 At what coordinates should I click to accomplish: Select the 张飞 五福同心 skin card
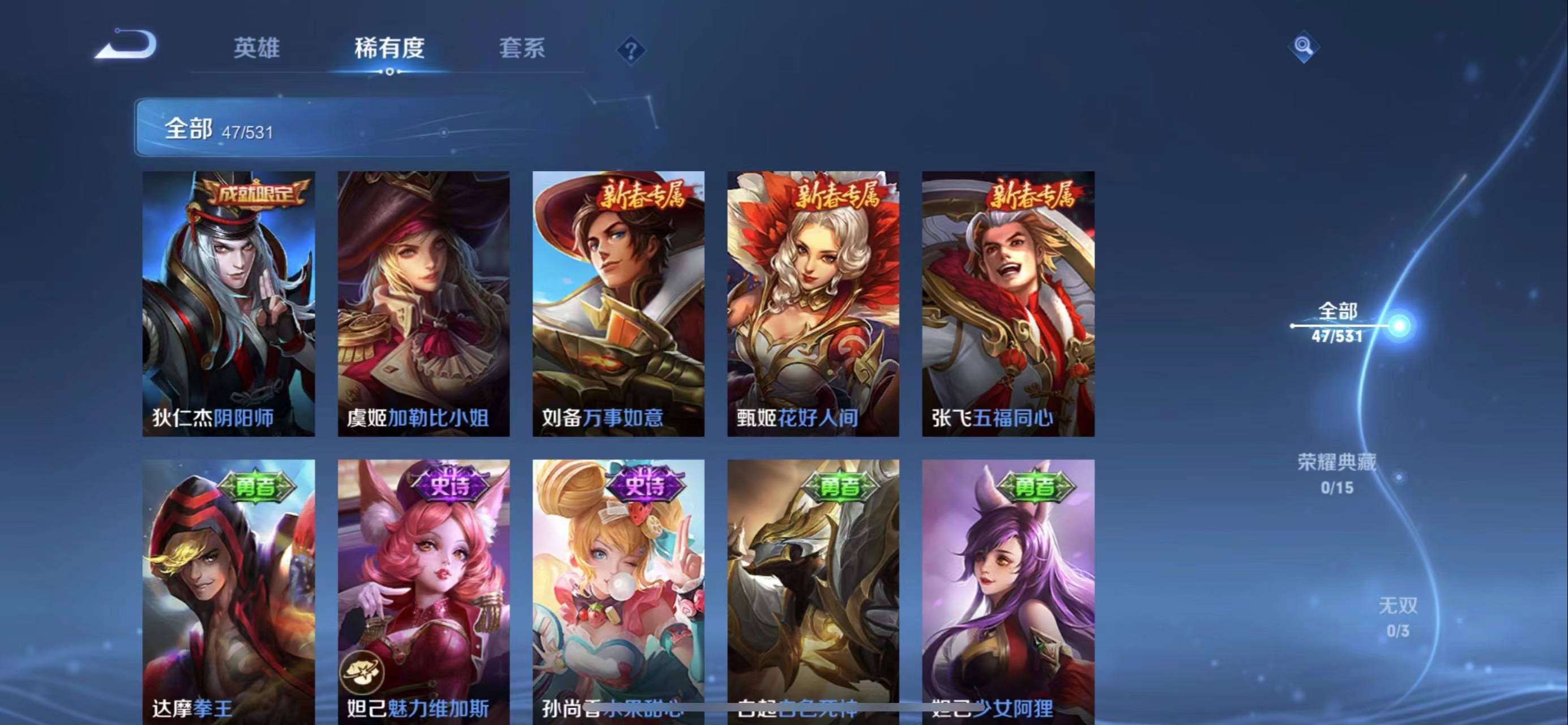click(x=1008, y=304)
